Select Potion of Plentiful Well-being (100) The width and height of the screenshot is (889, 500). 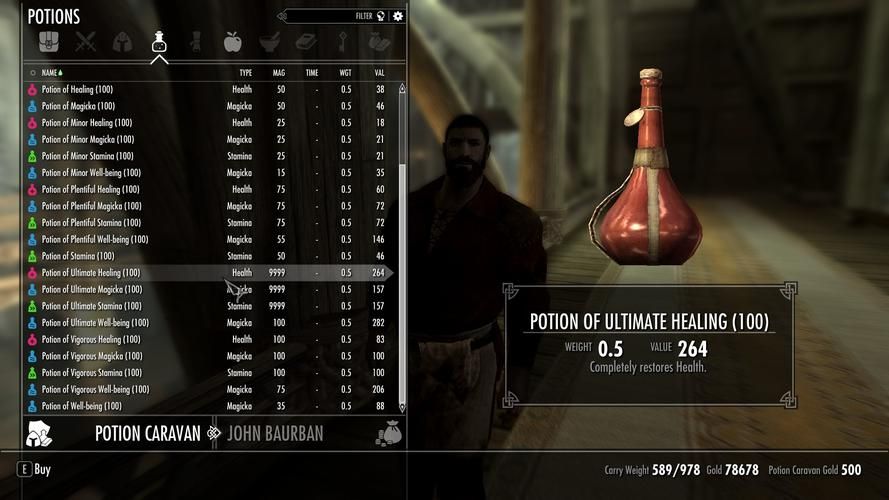pos(94,240)
